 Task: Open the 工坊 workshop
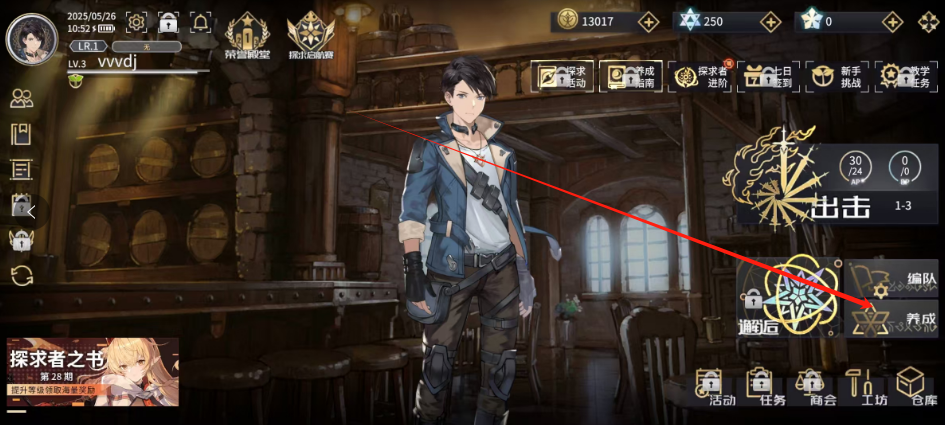pos(858,387)
